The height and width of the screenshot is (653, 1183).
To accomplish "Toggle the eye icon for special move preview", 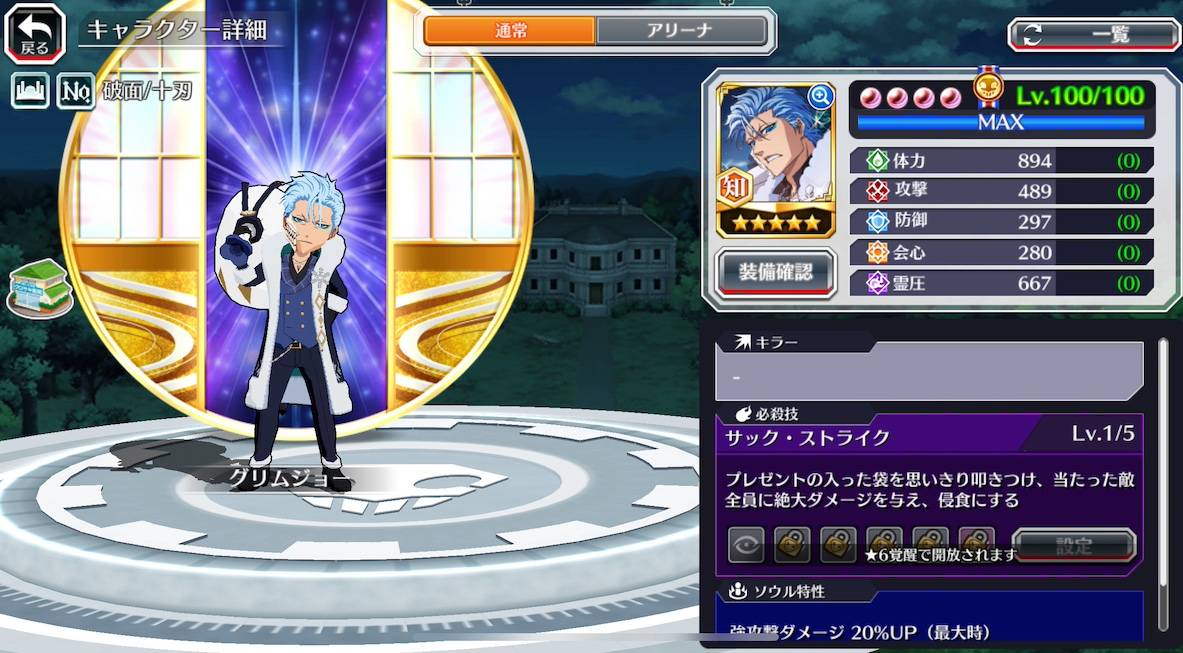I will (x=746, y=545).
